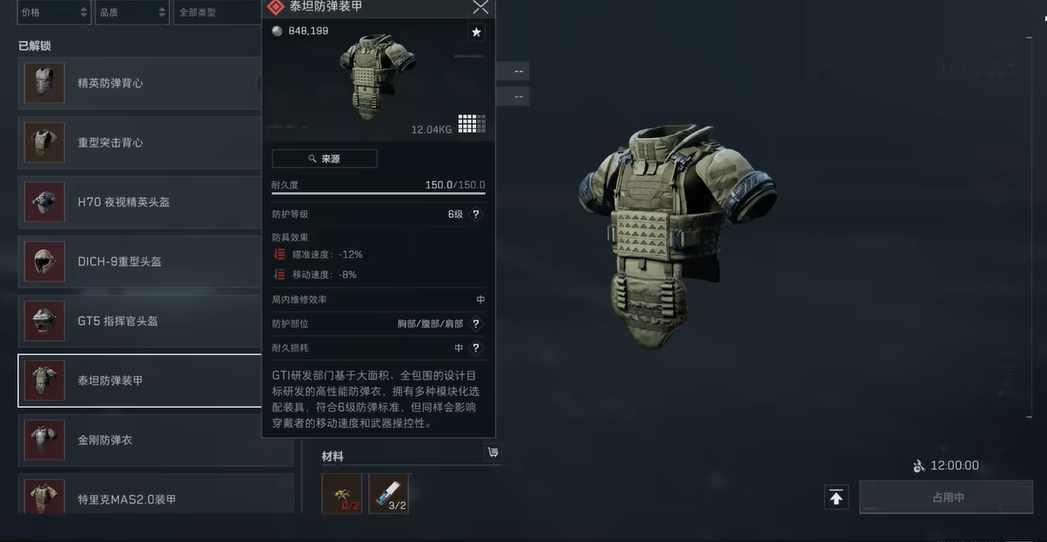This screenshot has height=542, width=1047.
Task: Favorite the item with the star button
Action: [476, 32]
